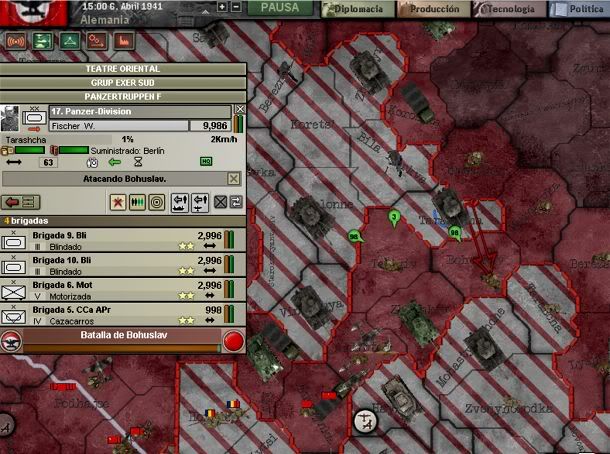
Task: Click the concentric-circles target order icon
Action: pos(156,202)
